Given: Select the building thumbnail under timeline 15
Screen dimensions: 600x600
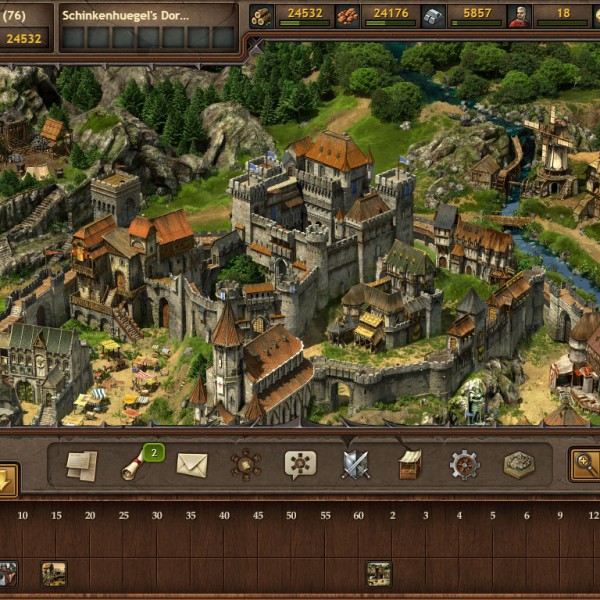Looking at the screenshot, I should [x=54, y=573].
